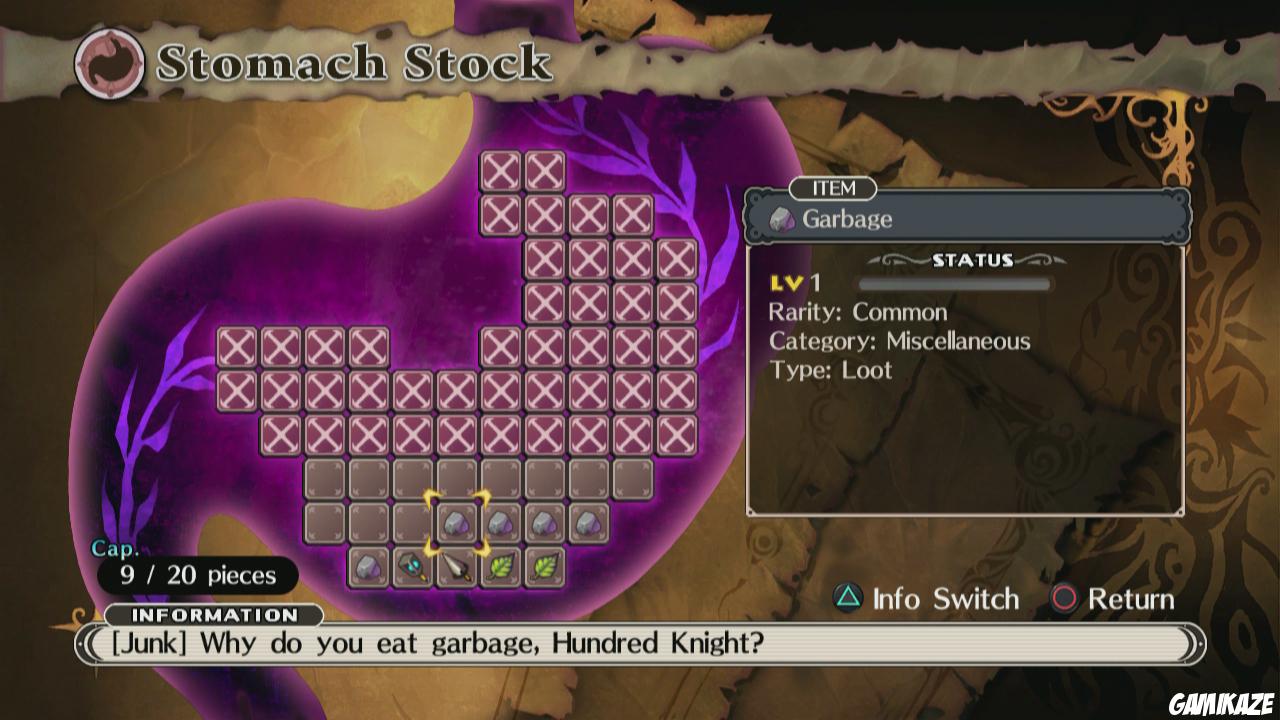Toggle the X slot beside the stomach's left edge
The height and width of the screenshot is (720, 1280).
tap(236, 349)
